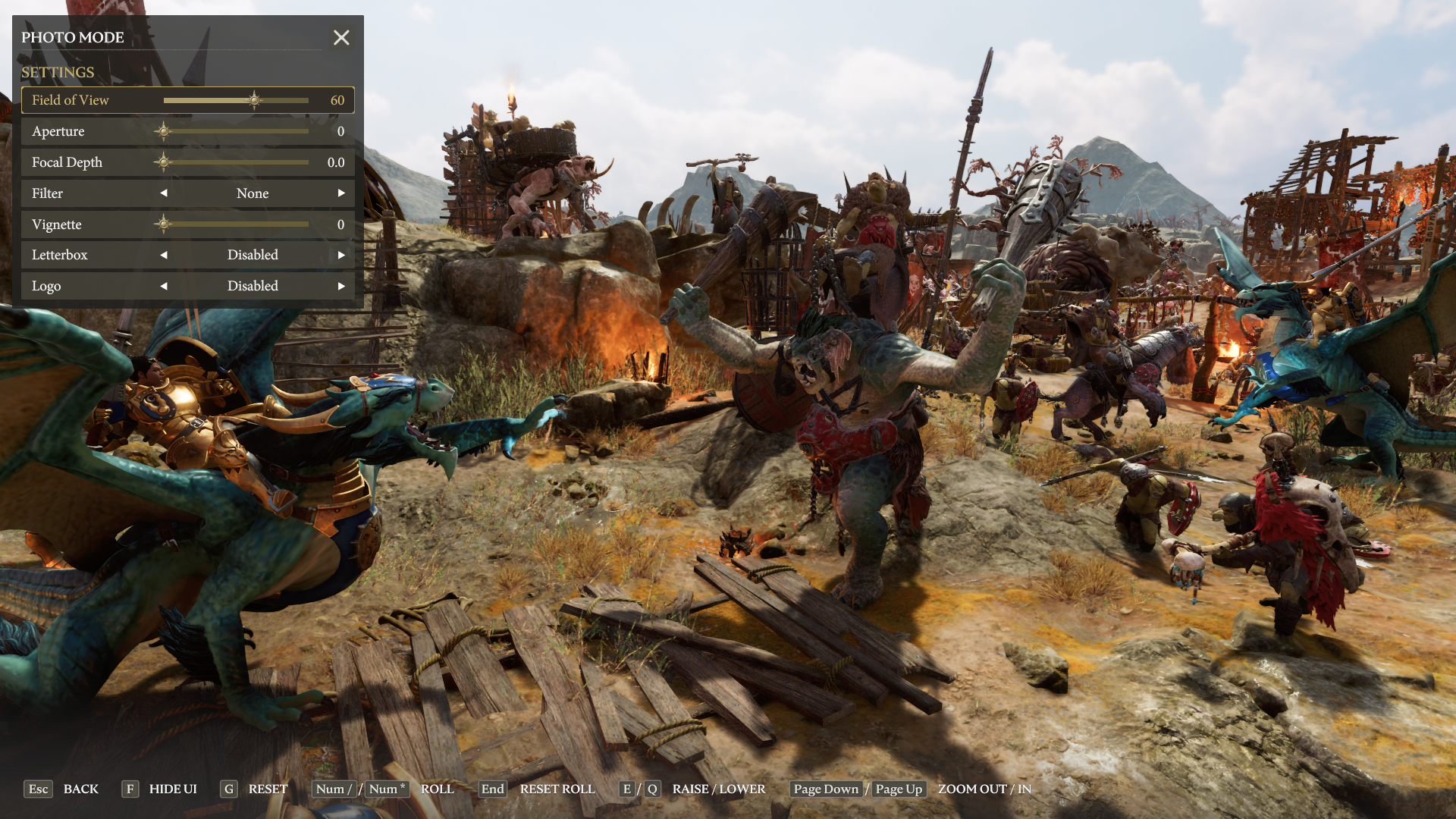Image resolution: width=1456 pixels, height=819 pixels.
Task: Change the Vignette slider value
Action: point(235,224)
